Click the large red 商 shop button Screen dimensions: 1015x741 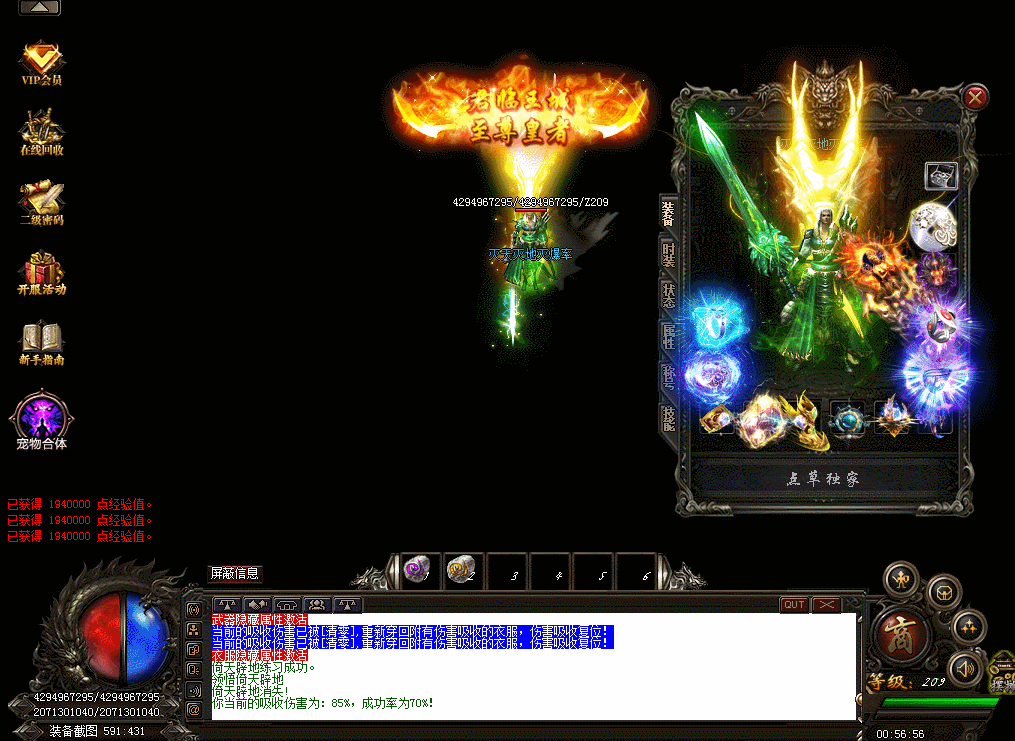click(903, 636)
